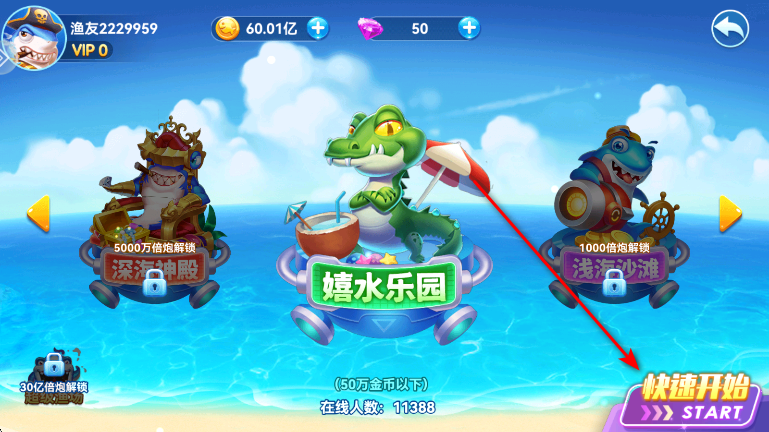This screenshot has height=432, width=769.
Task: Add diamonds with the plus button
Action: (x=469, y=28)
